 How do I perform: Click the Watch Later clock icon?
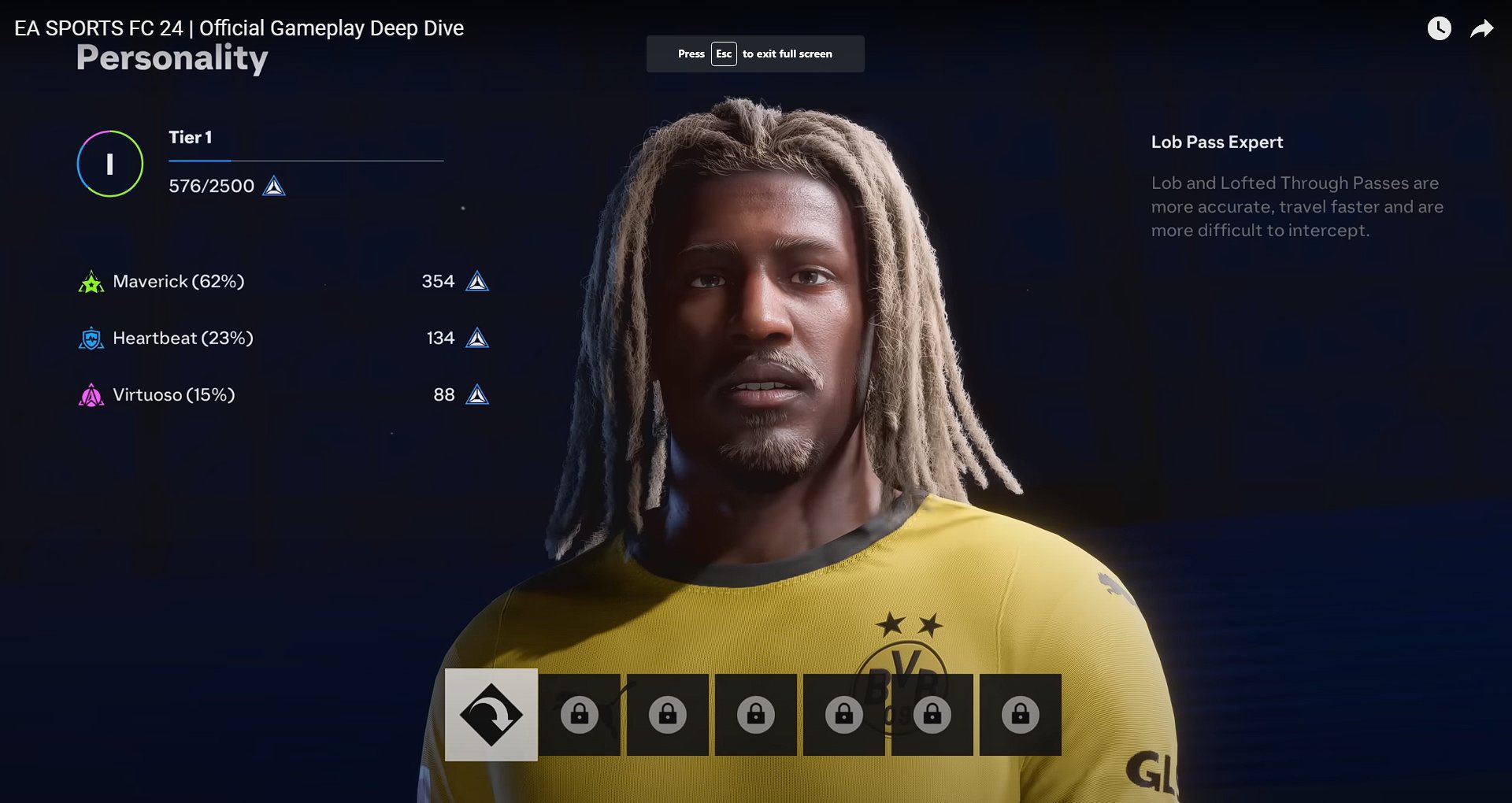(x=1440, y=29)
